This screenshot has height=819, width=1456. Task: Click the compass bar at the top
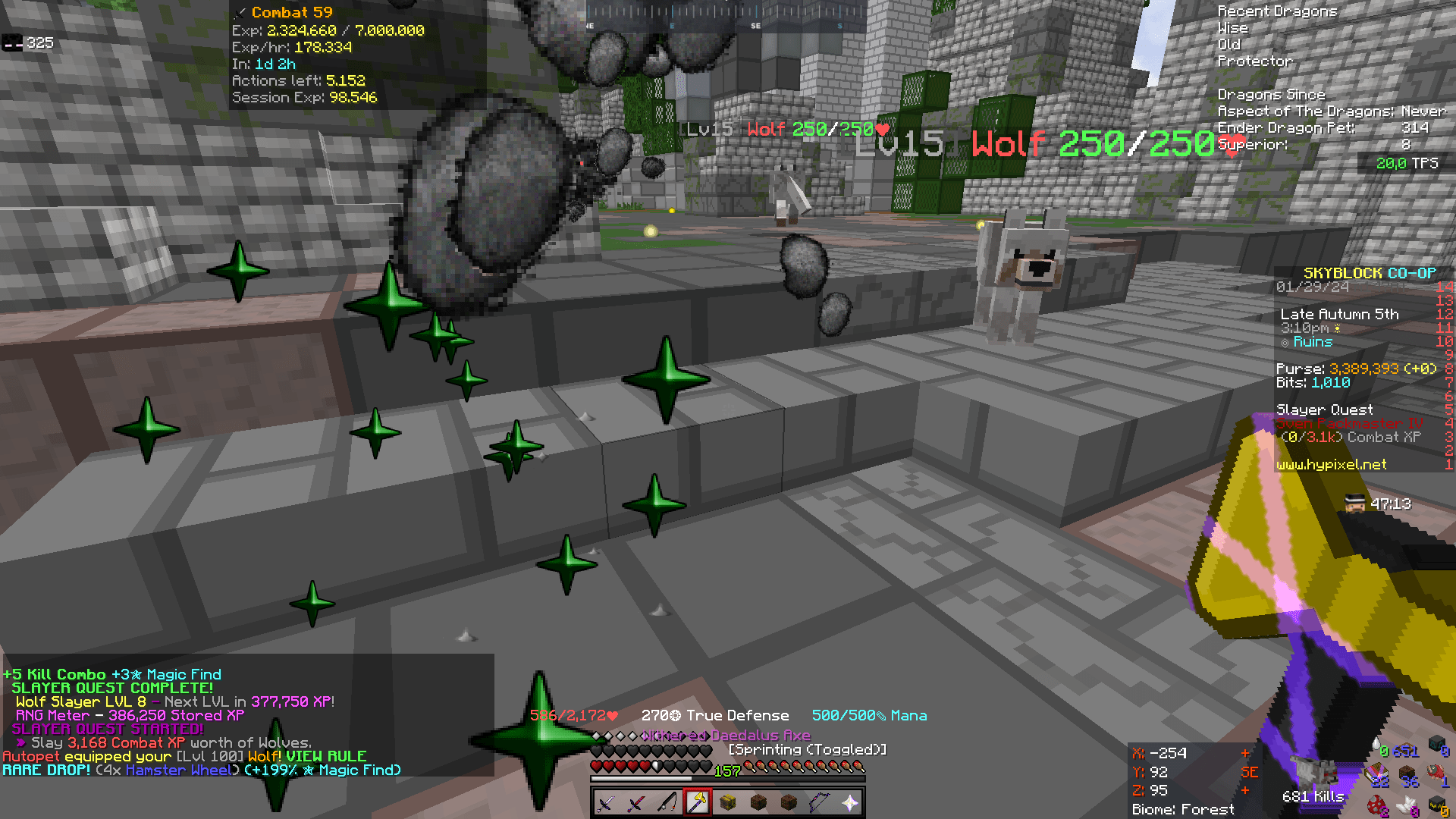(x=728, y=15)
